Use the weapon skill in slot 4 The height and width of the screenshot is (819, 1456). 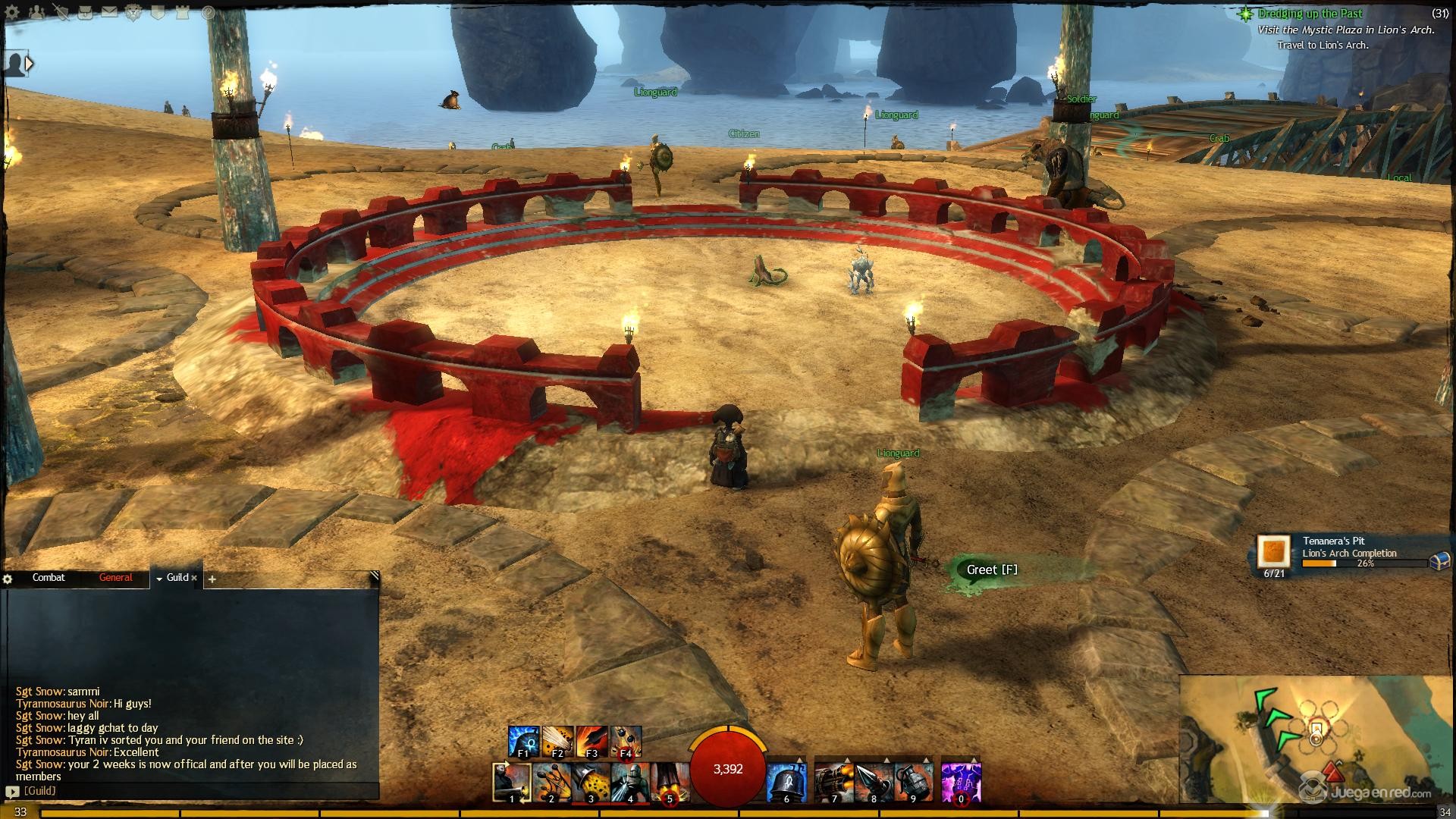(630, 782)
